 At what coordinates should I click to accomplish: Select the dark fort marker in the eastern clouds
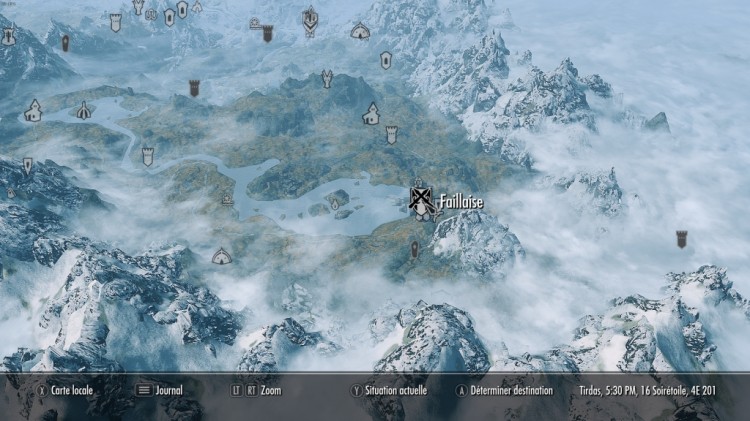coord(682,238)
